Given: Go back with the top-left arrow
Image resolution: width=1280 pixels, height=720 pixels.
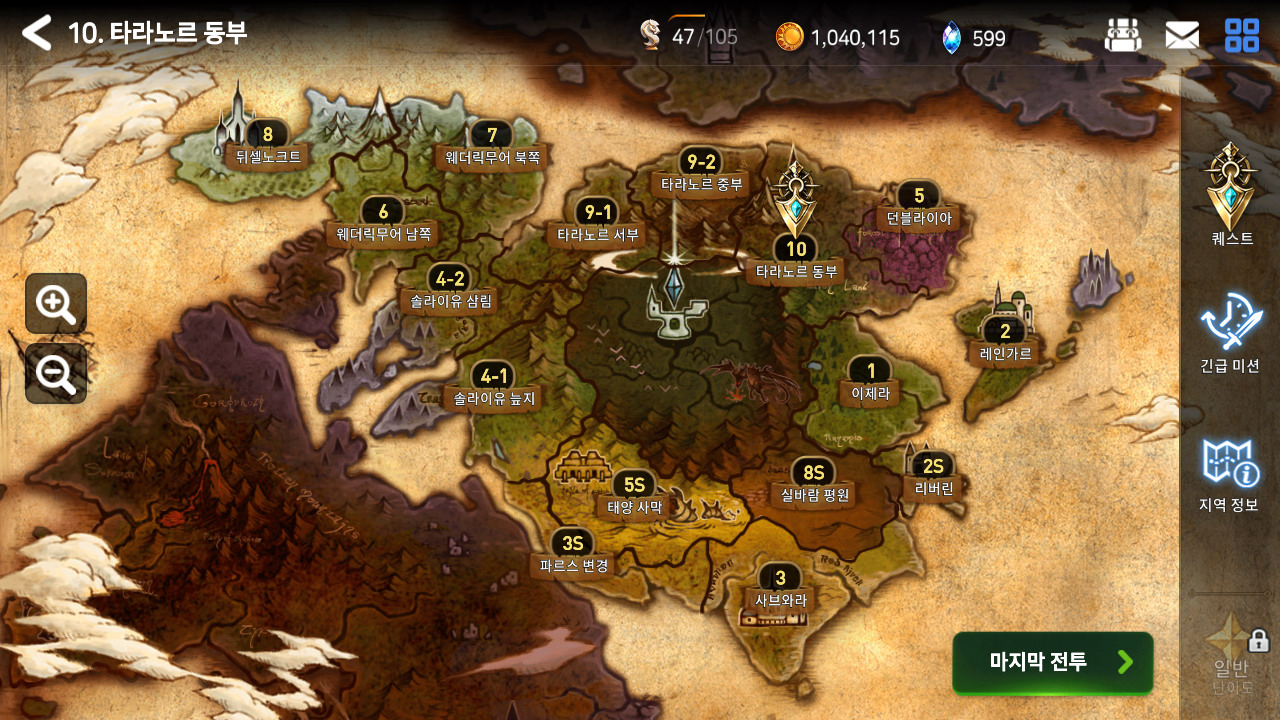Looking at the screenshot, I should [x=37, y=33].
